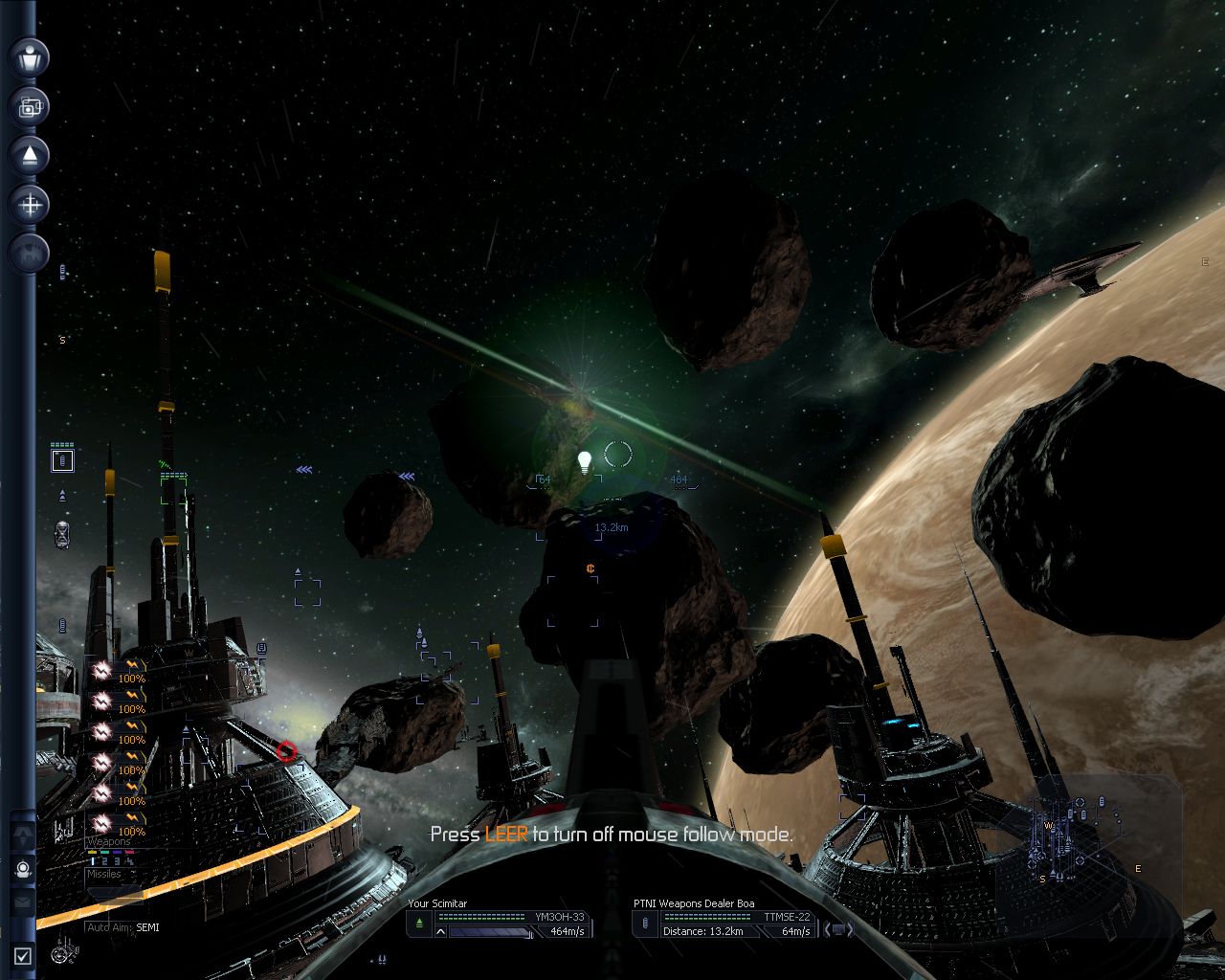The width and height of the screenshot is (1225, 980).
Task: Open the envelope messages icon
Action: 23,902
